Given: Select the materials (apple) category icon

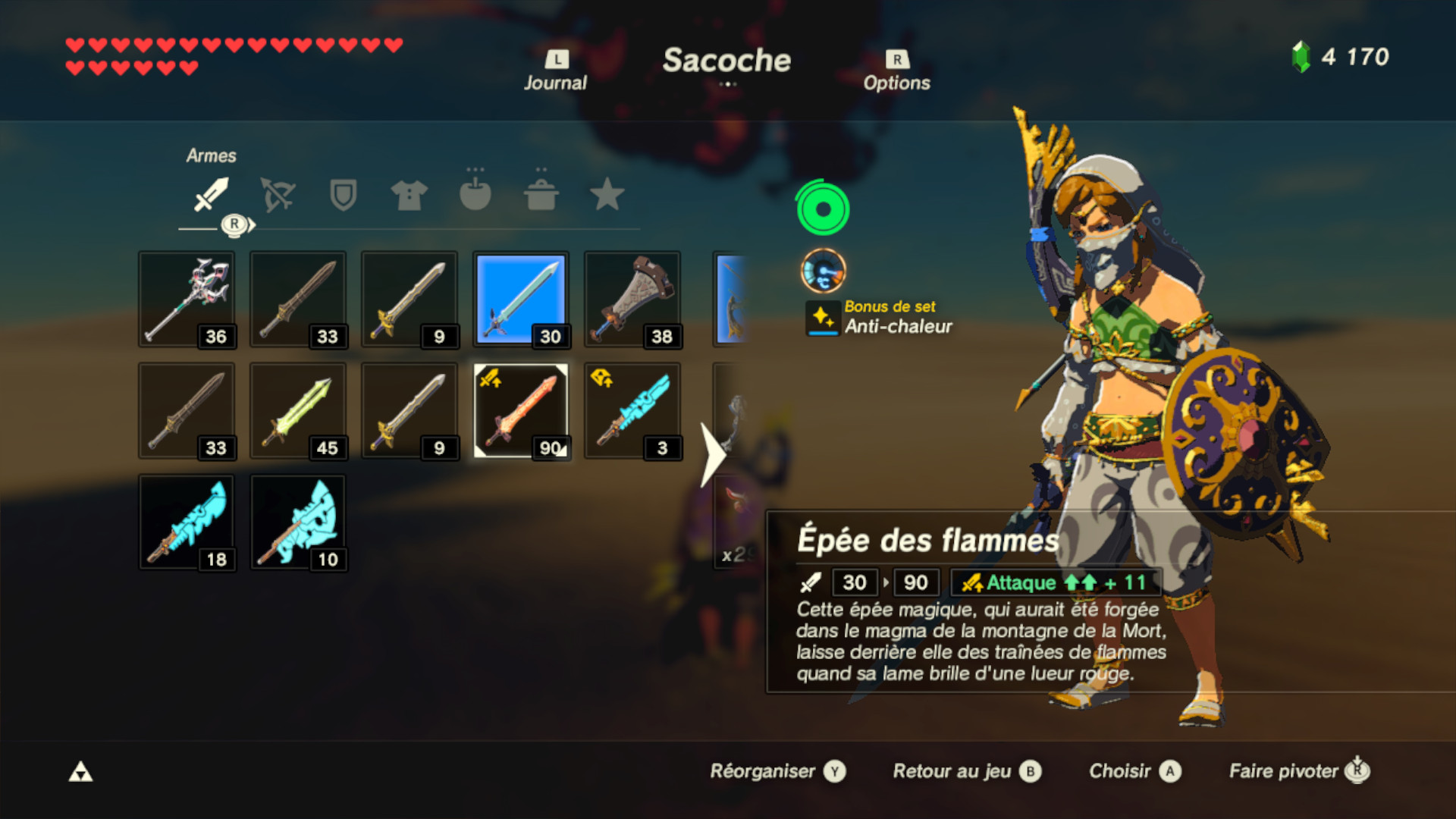Looking at the screenshot, I should pos(474,196).
